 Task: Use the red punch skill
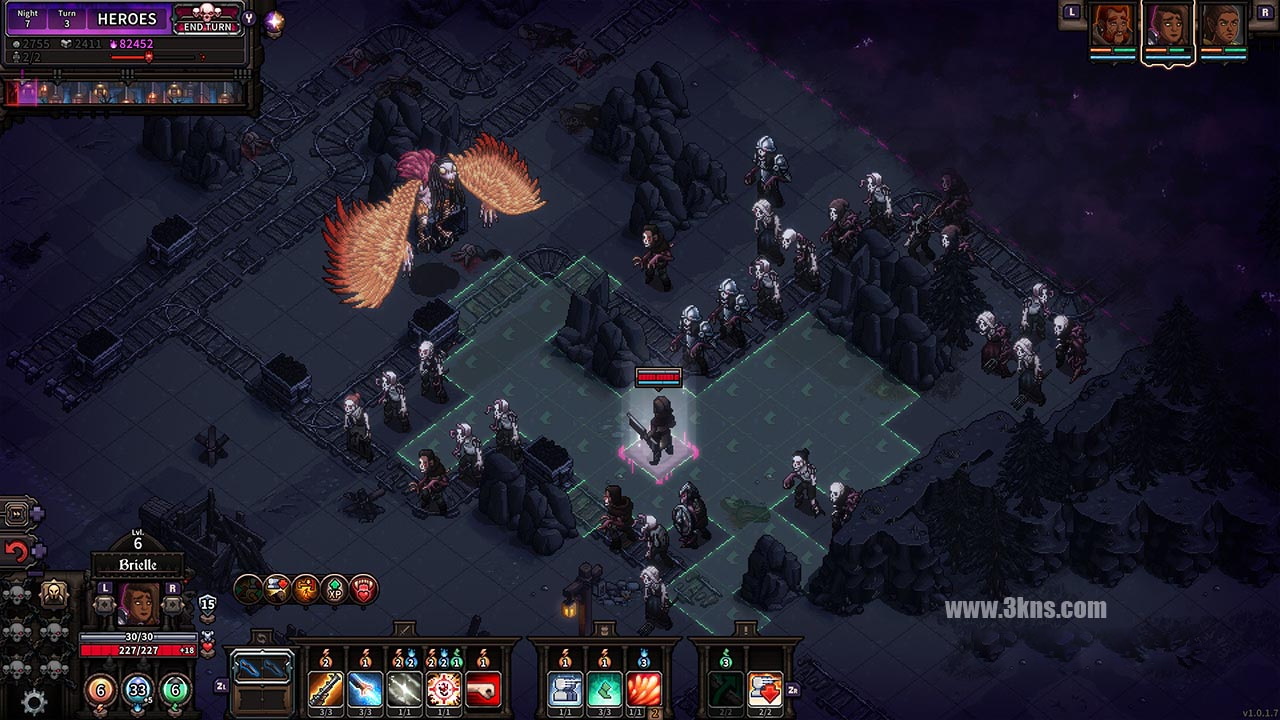pos(482,689)
